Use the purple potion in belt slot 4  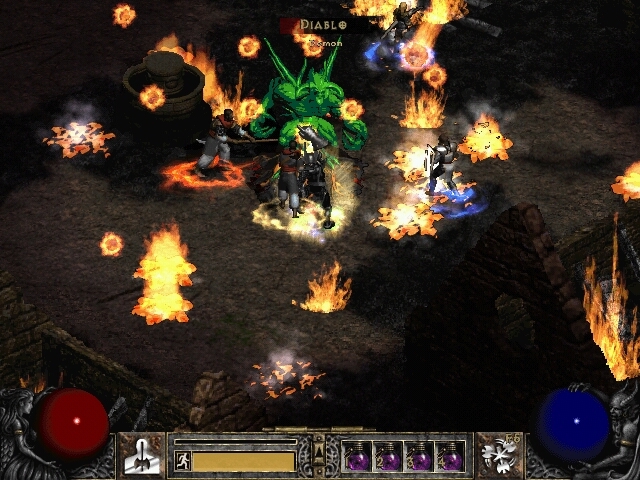tap(451, 457)
